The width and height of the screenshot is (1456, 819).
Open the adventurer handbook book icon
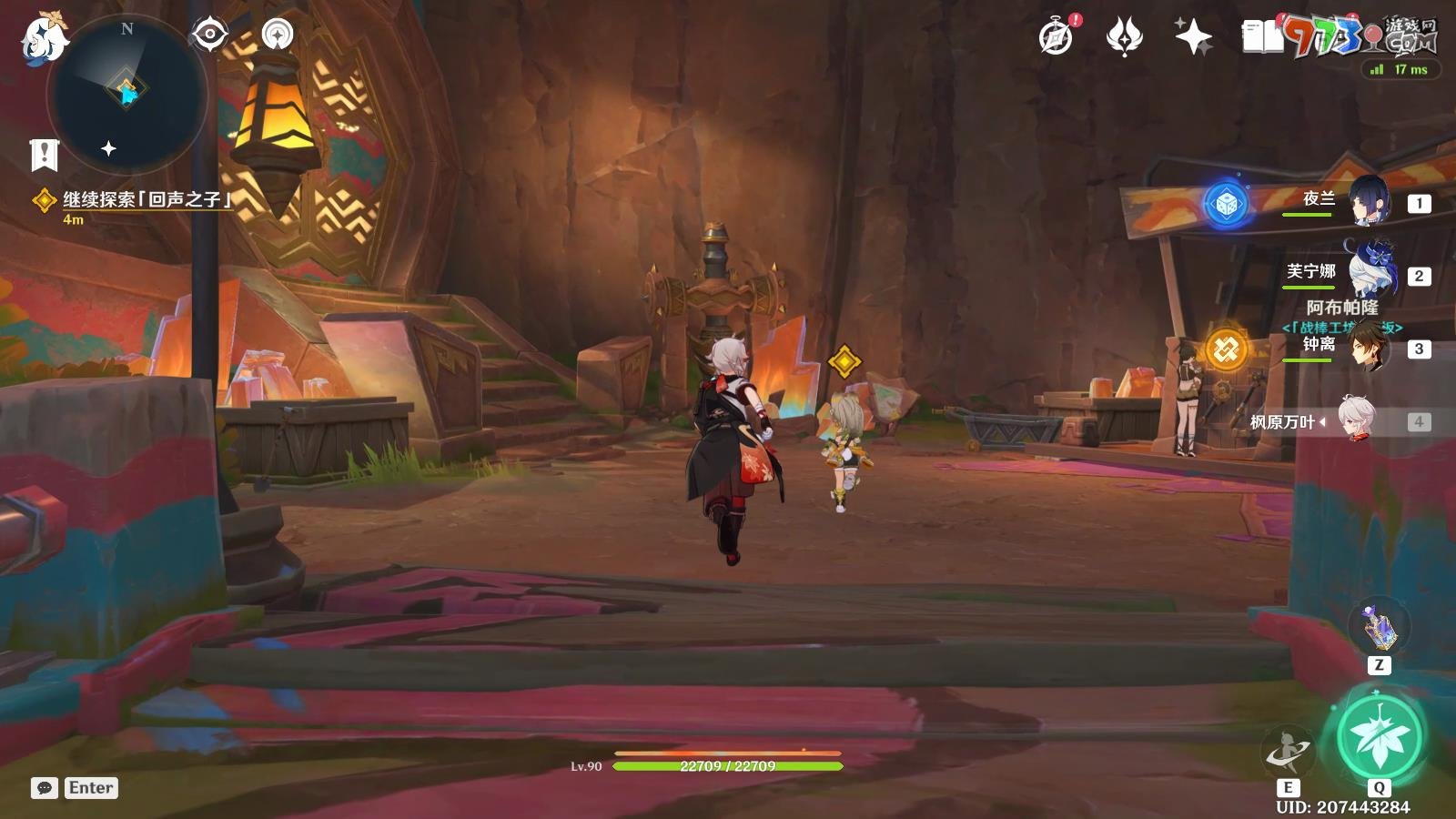point(1262,37)
